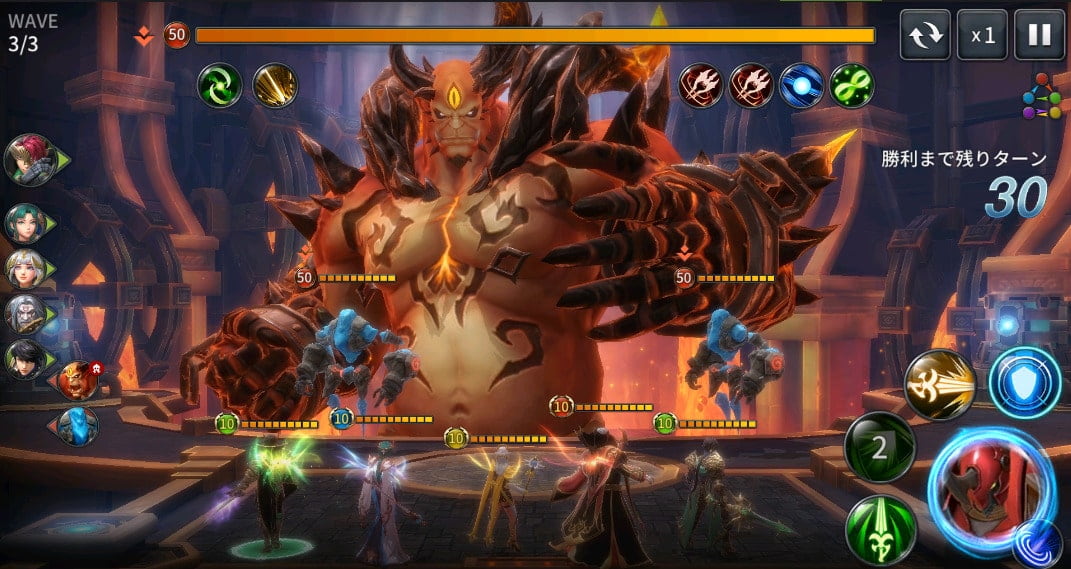Show the boss's green swirl buff
This screenshot has height=569, width=1071.
click(218, 85)
